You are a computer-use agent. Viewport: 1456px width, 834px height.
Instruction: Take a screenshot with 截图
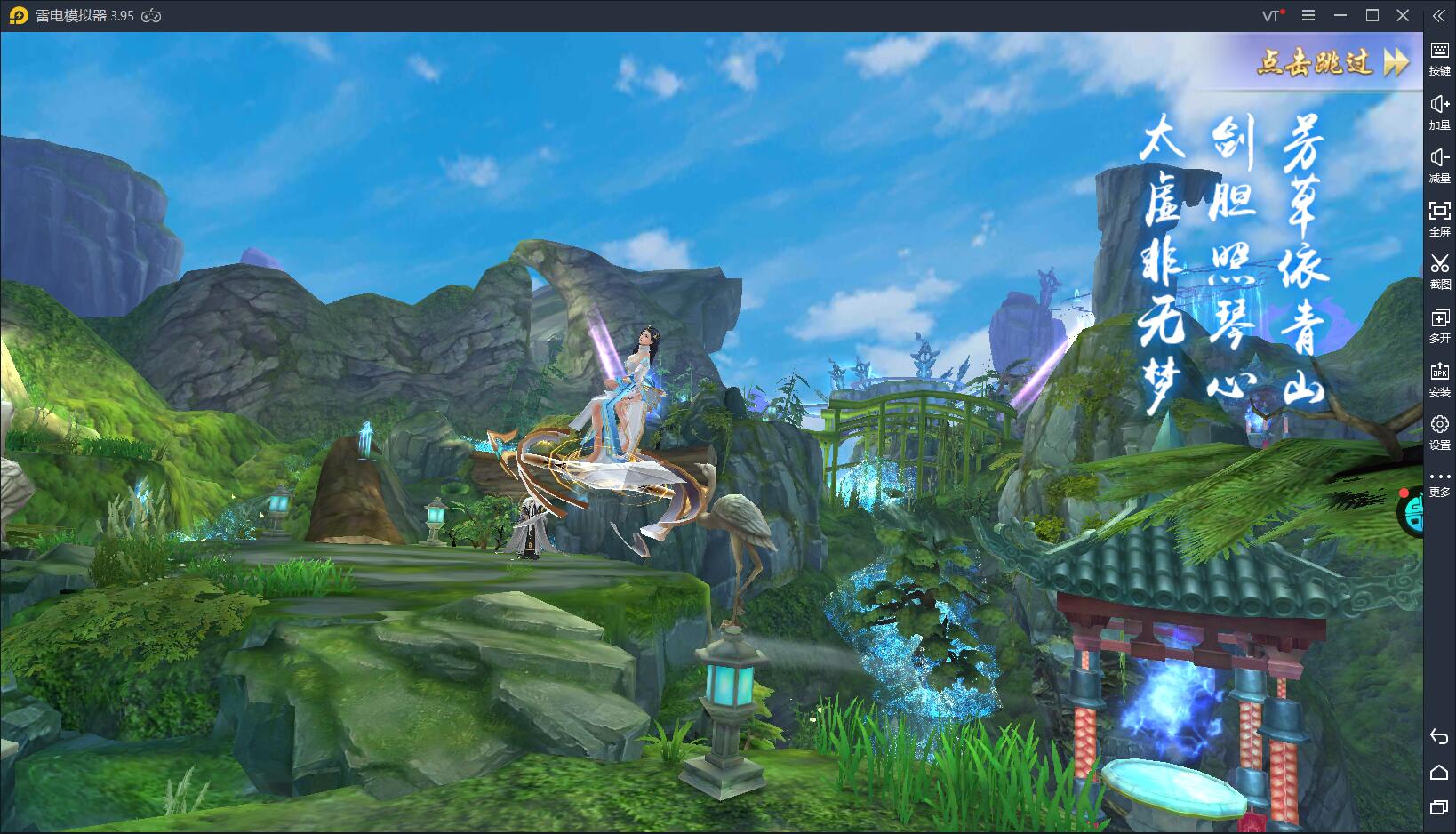click(x=1439, y=270)
